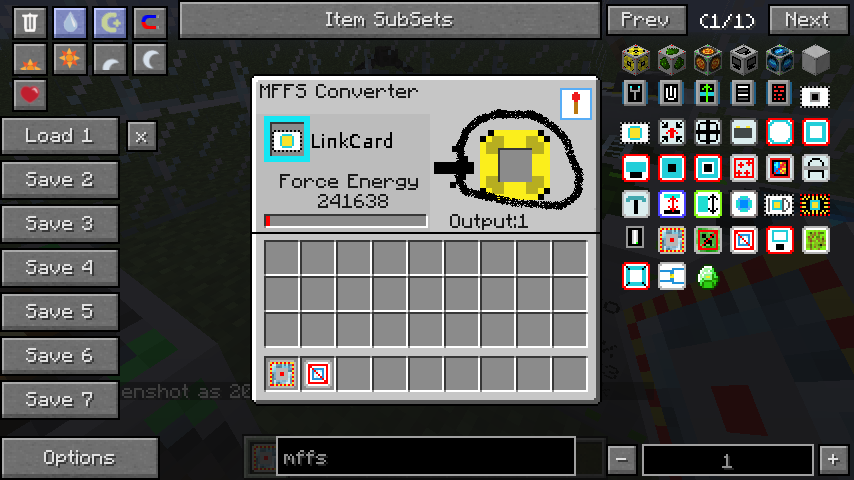
Task: Toggle the magnet mode icon
Action: [x=149, y=23]
